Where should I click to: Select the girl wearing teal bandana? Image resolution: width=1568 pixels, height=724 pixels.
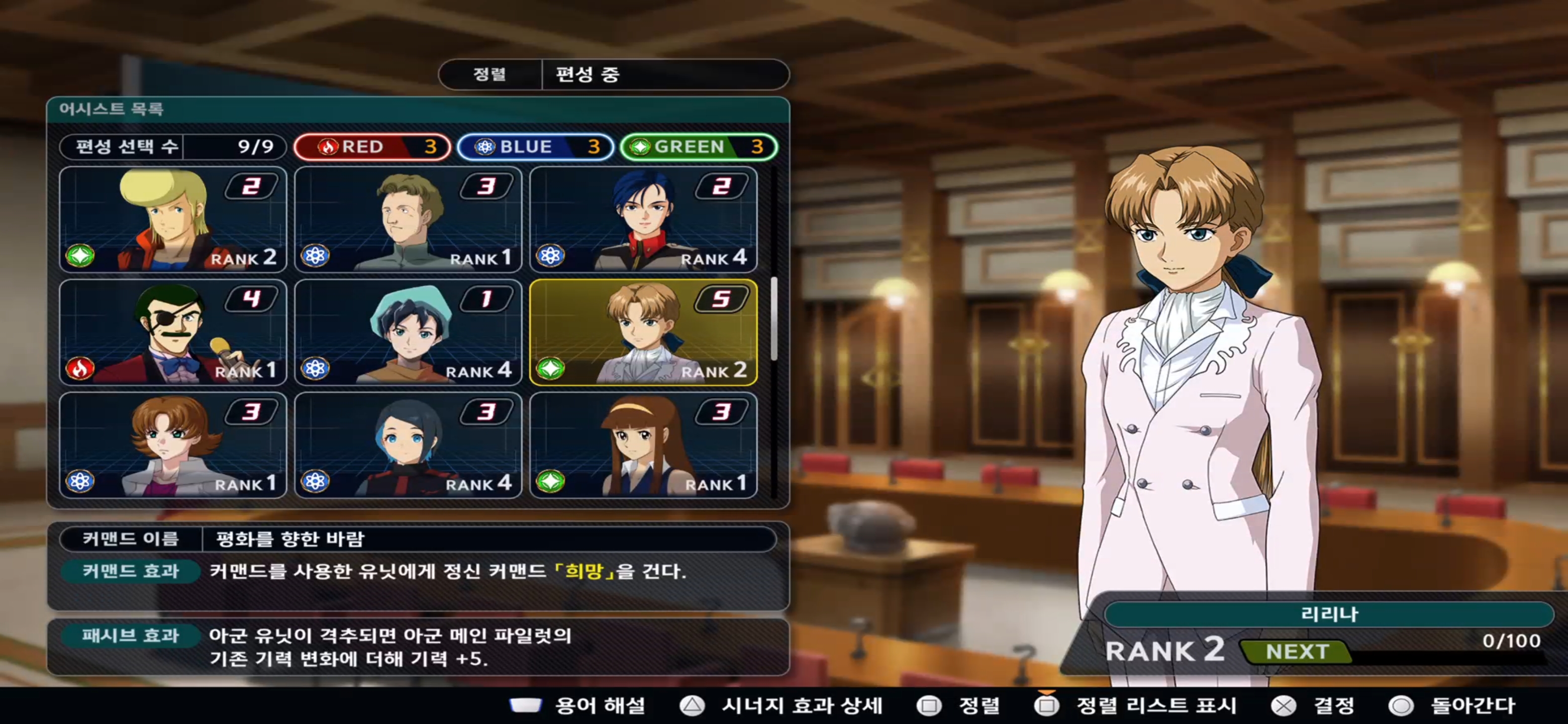pyautogui.click(x=408, y=332)
